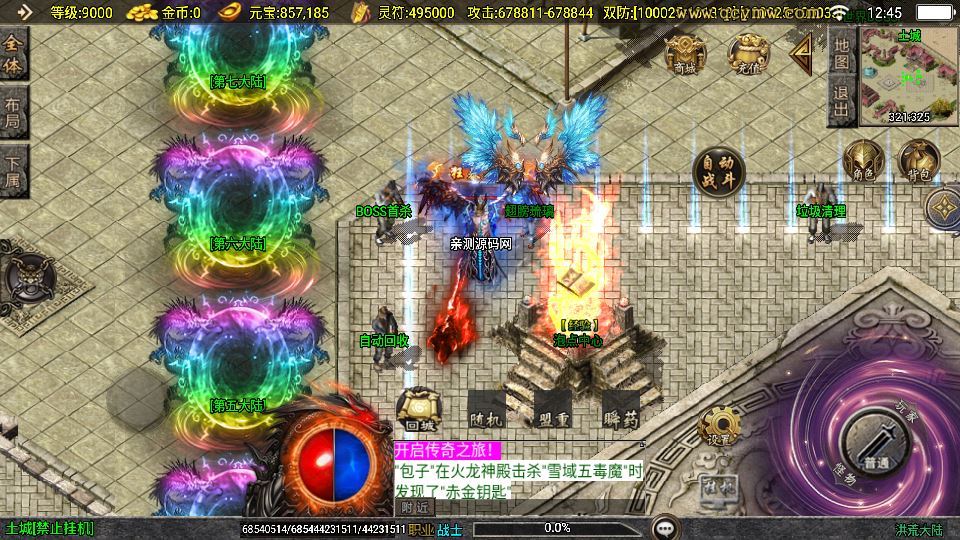Select the 下属 tab

[x=13, y=170]
